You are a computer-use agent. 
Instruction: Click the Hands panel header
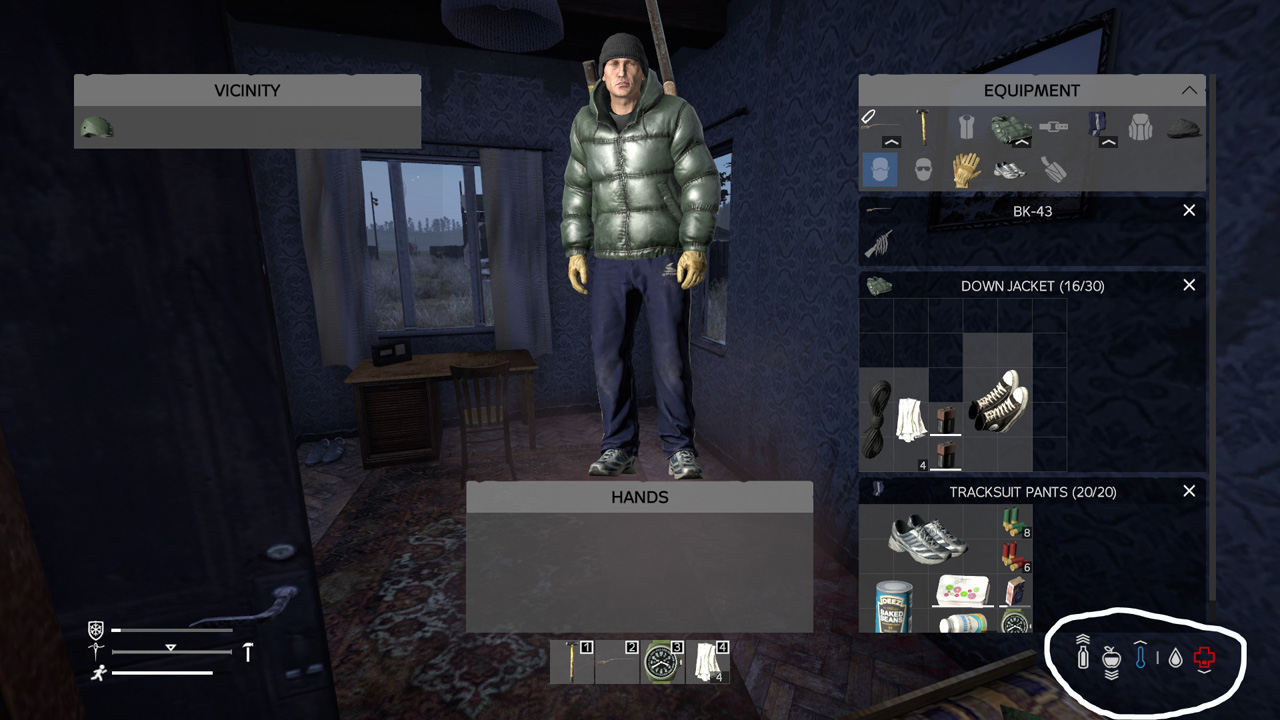pyautogui.click(x=639, y=497)
